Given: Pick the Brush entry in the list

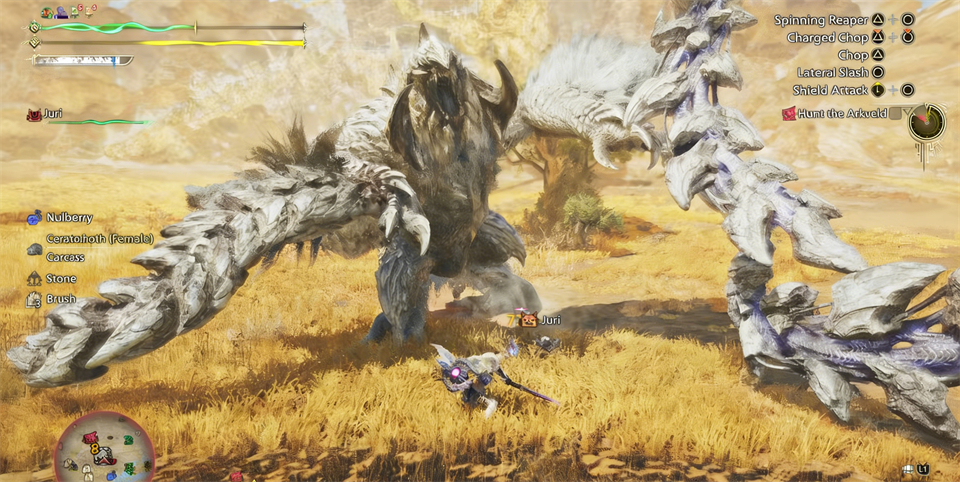Looking at the screenshot, I should coord(60,299).
